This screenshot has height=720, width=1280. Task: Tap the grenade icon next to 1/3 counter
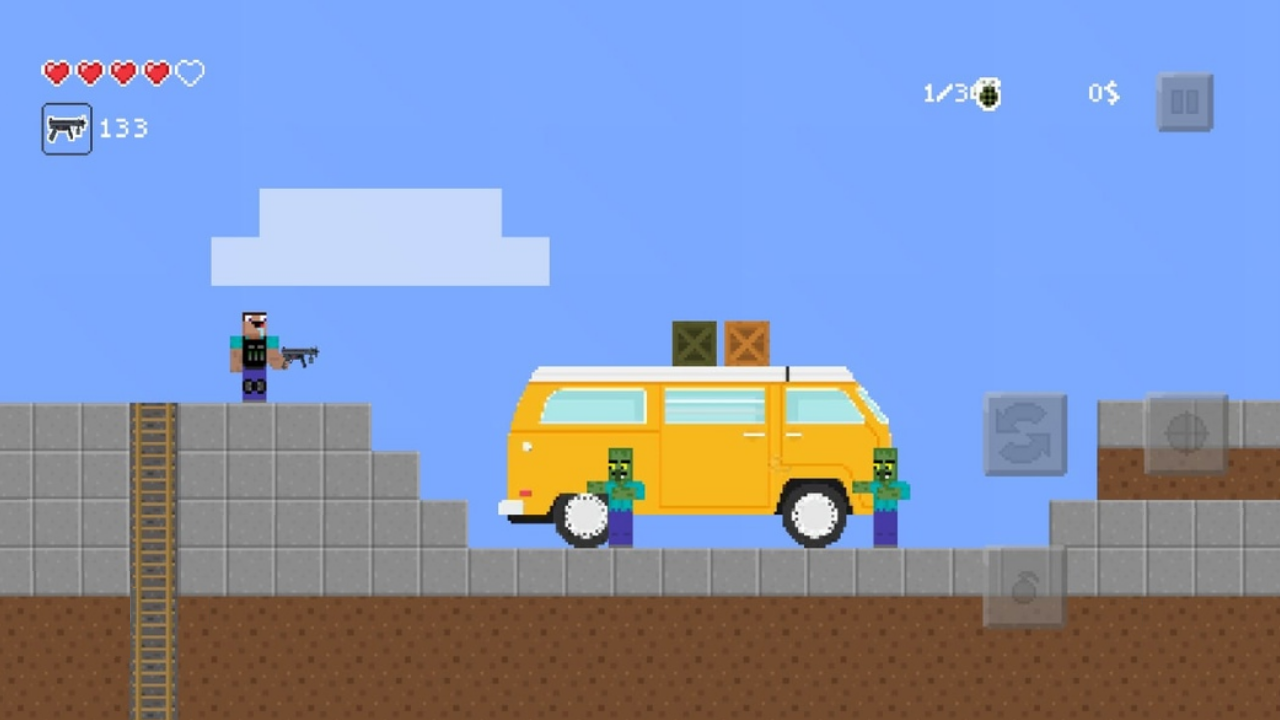click(x=988, y=93)
